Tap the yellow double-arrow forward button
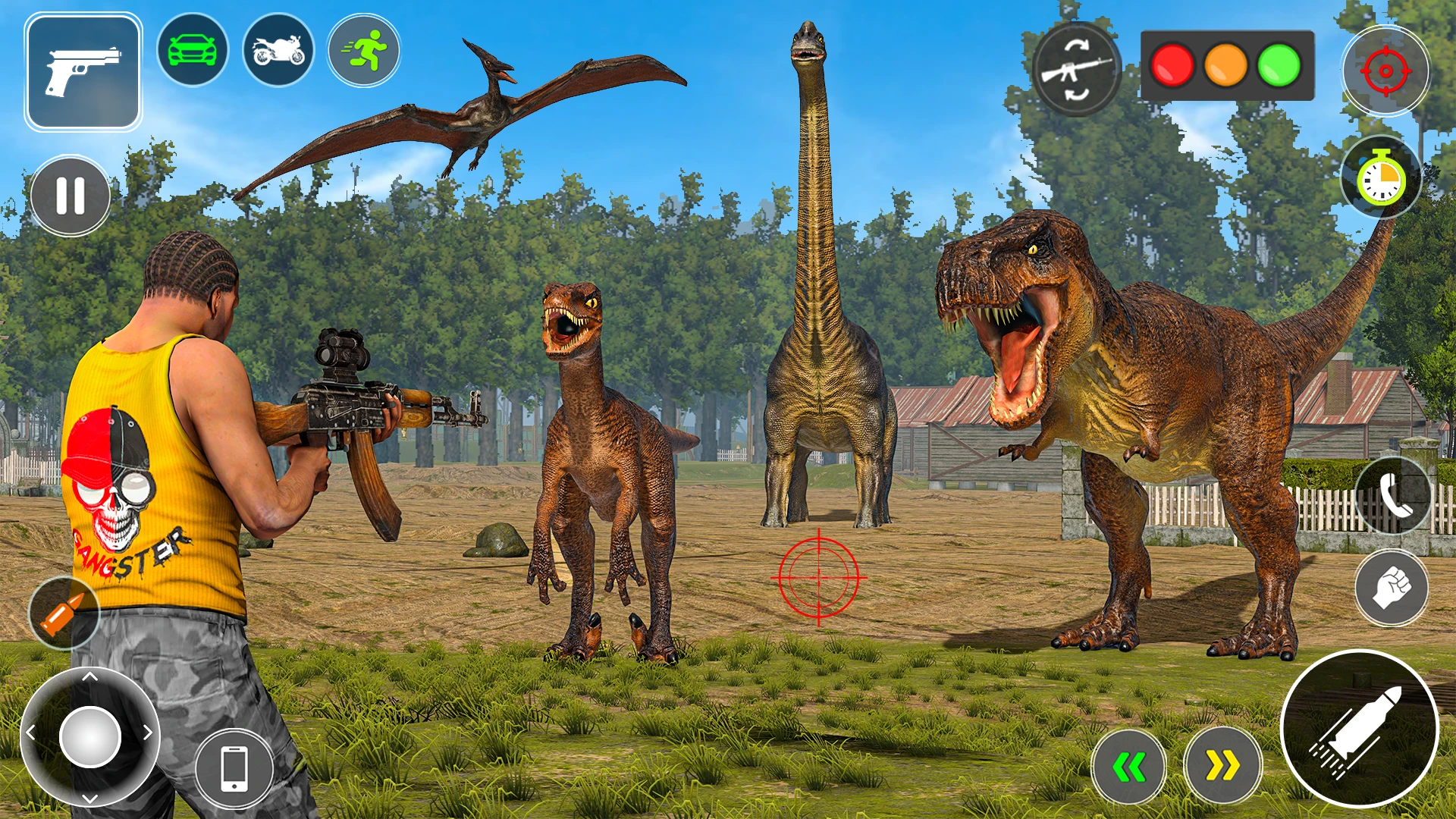The height and width of the screenshot is (819, 1456). (x=1222, y=766)
